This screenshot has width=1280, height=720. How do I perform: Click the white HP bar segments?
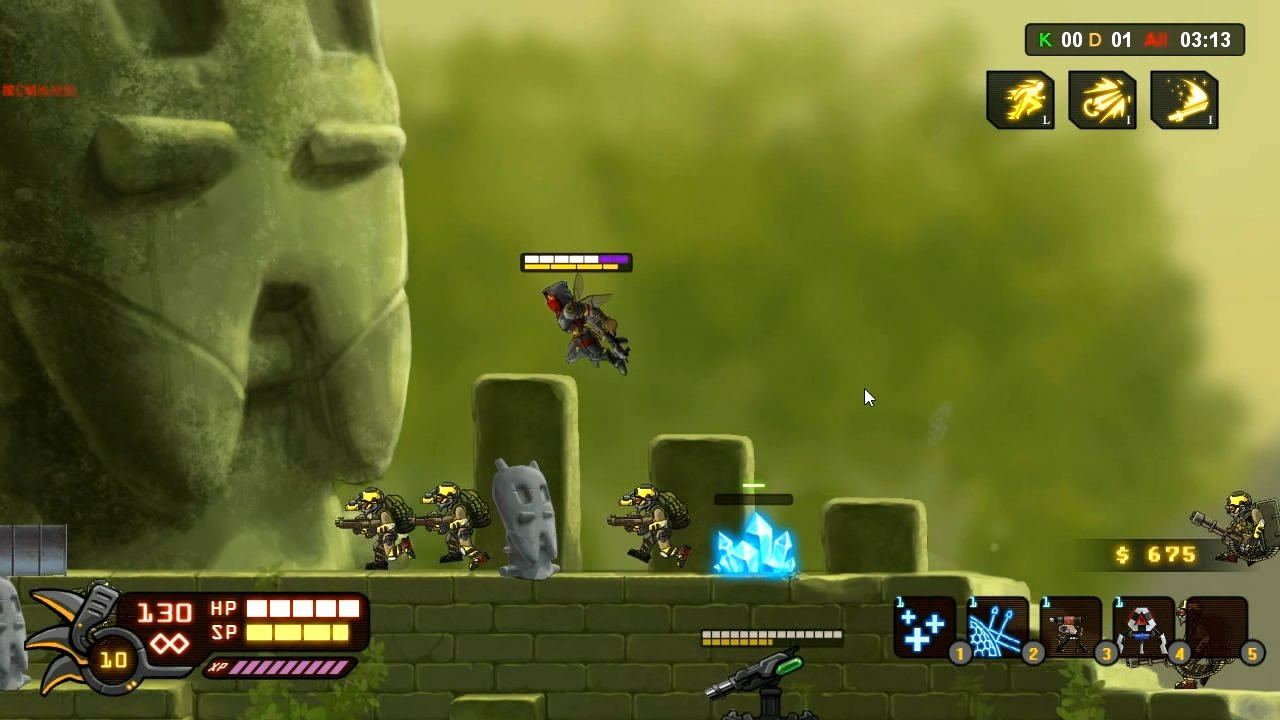[x=303, y=607]
